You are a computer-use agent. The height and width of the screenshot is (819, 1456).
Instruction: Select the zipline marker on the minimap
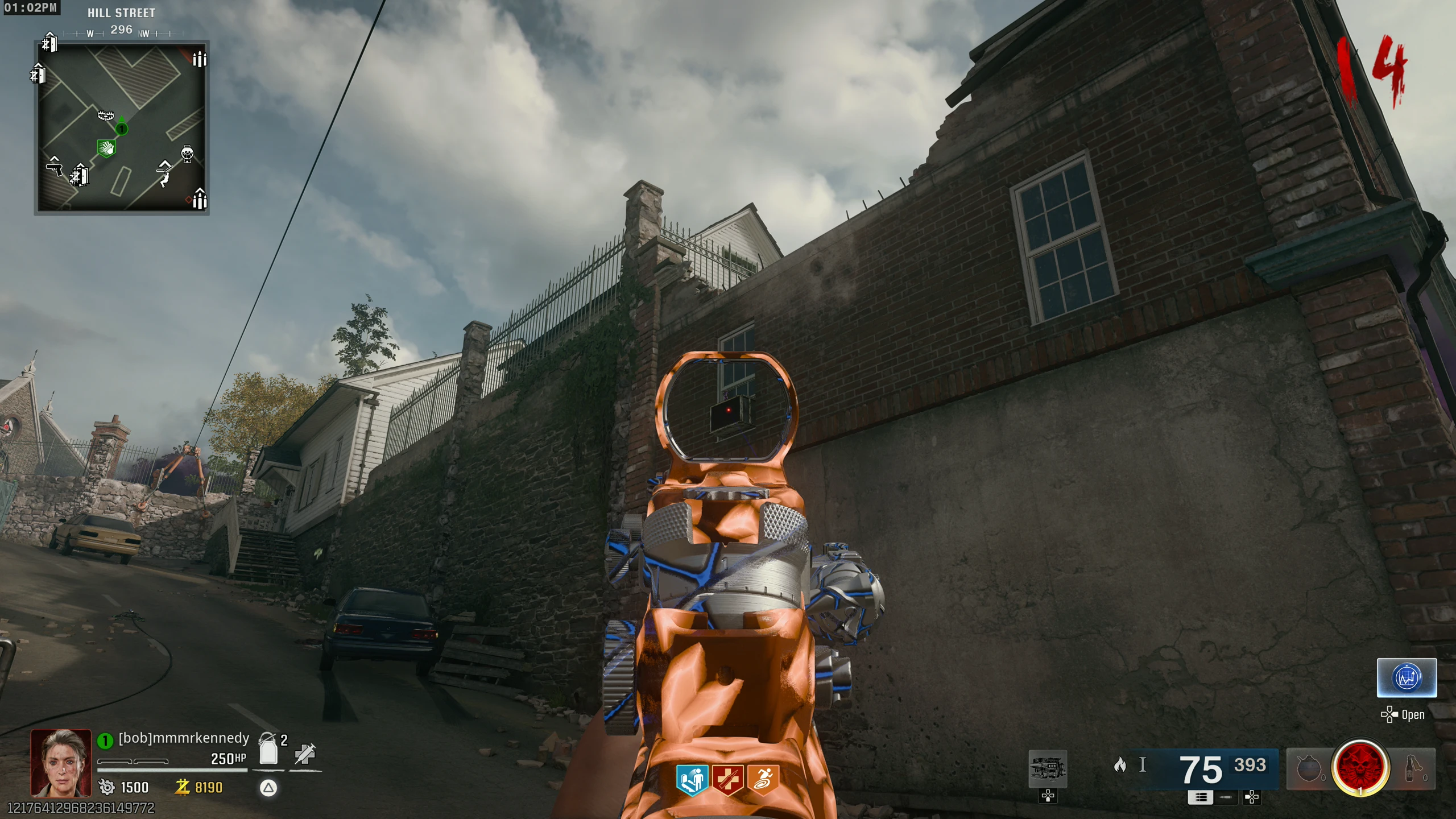[165, 173]
